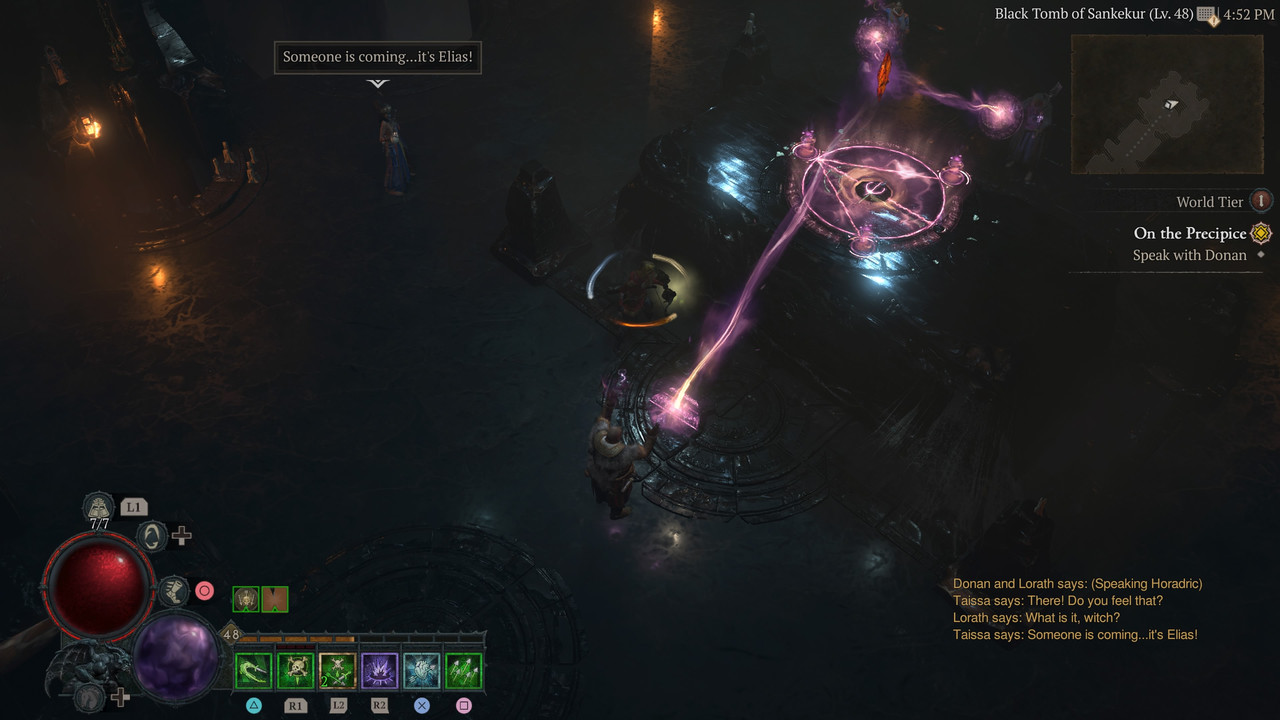
Task: Open the chat log with Taissa's lines
Action: click(1075, 609)
